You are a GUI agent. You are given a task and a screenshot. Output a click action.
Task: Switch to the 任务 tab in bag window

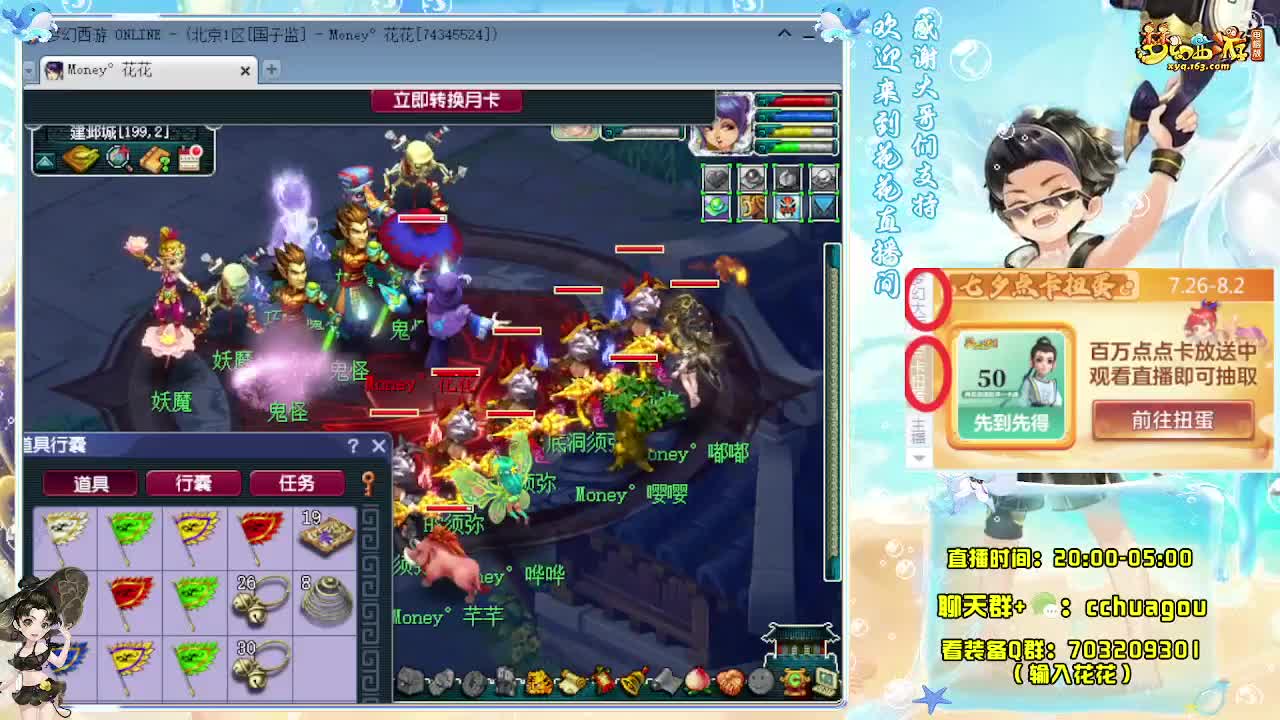[297, 483]
